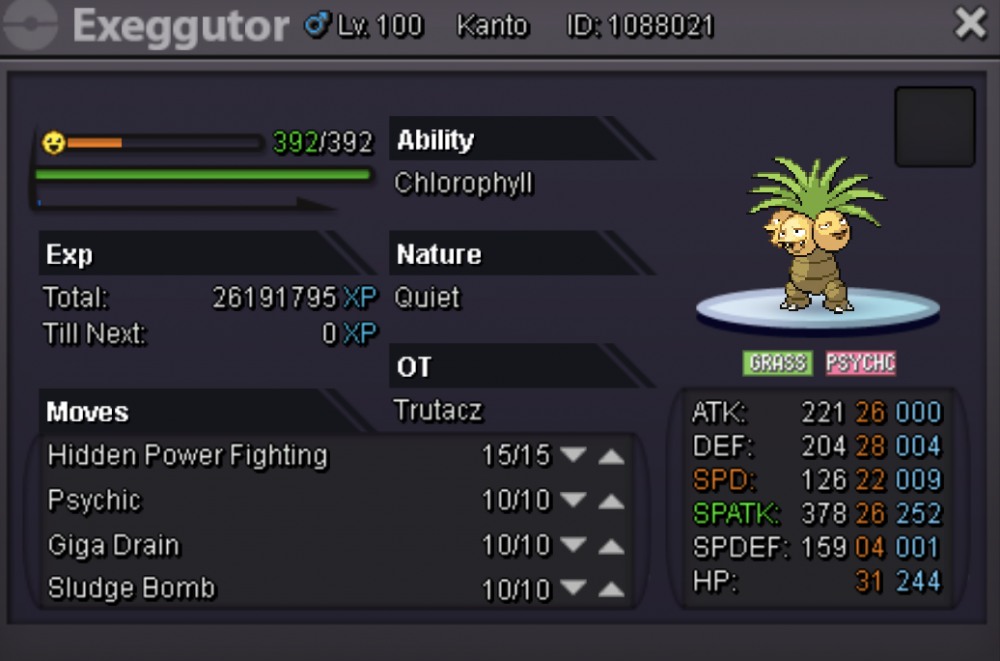Move Hidden Power Fighting down in list
Image resolution: width=1000 pixels, height=661 pixels.
573,456
